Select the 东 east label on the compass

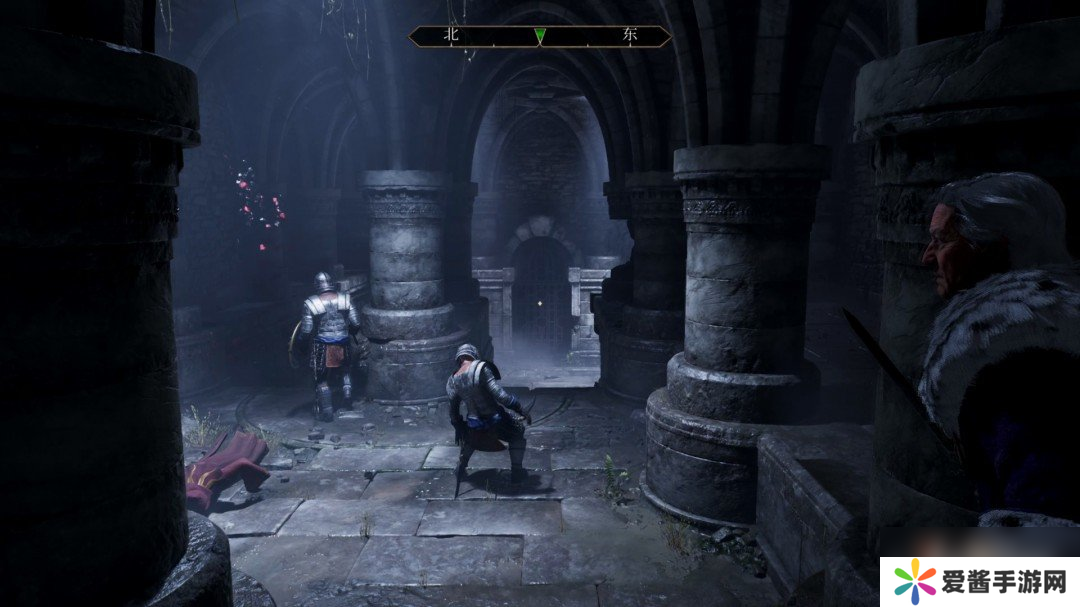(629, 36)
